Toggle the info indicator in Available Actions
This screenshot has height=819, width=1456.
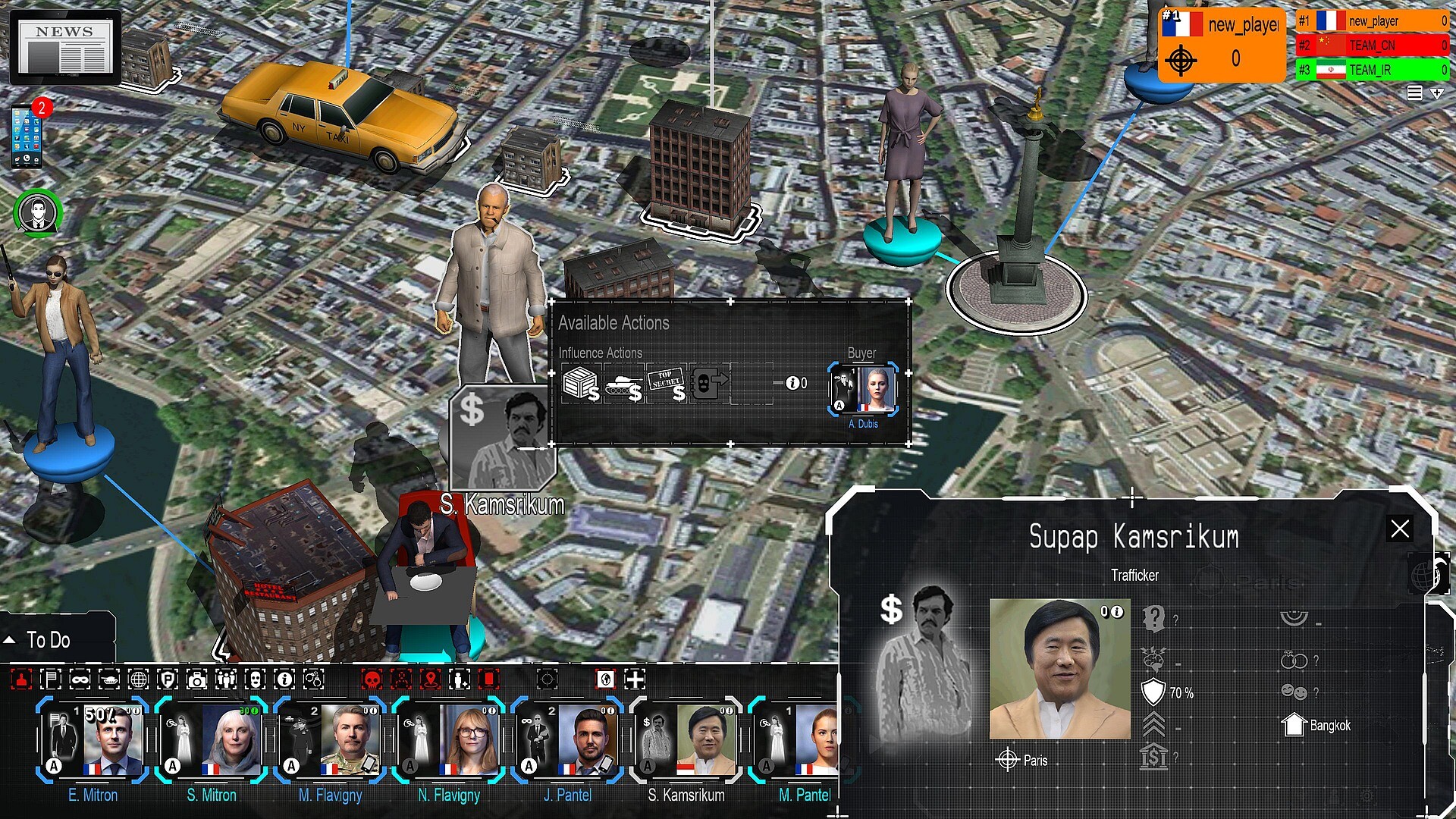click(x=793, y=384)
